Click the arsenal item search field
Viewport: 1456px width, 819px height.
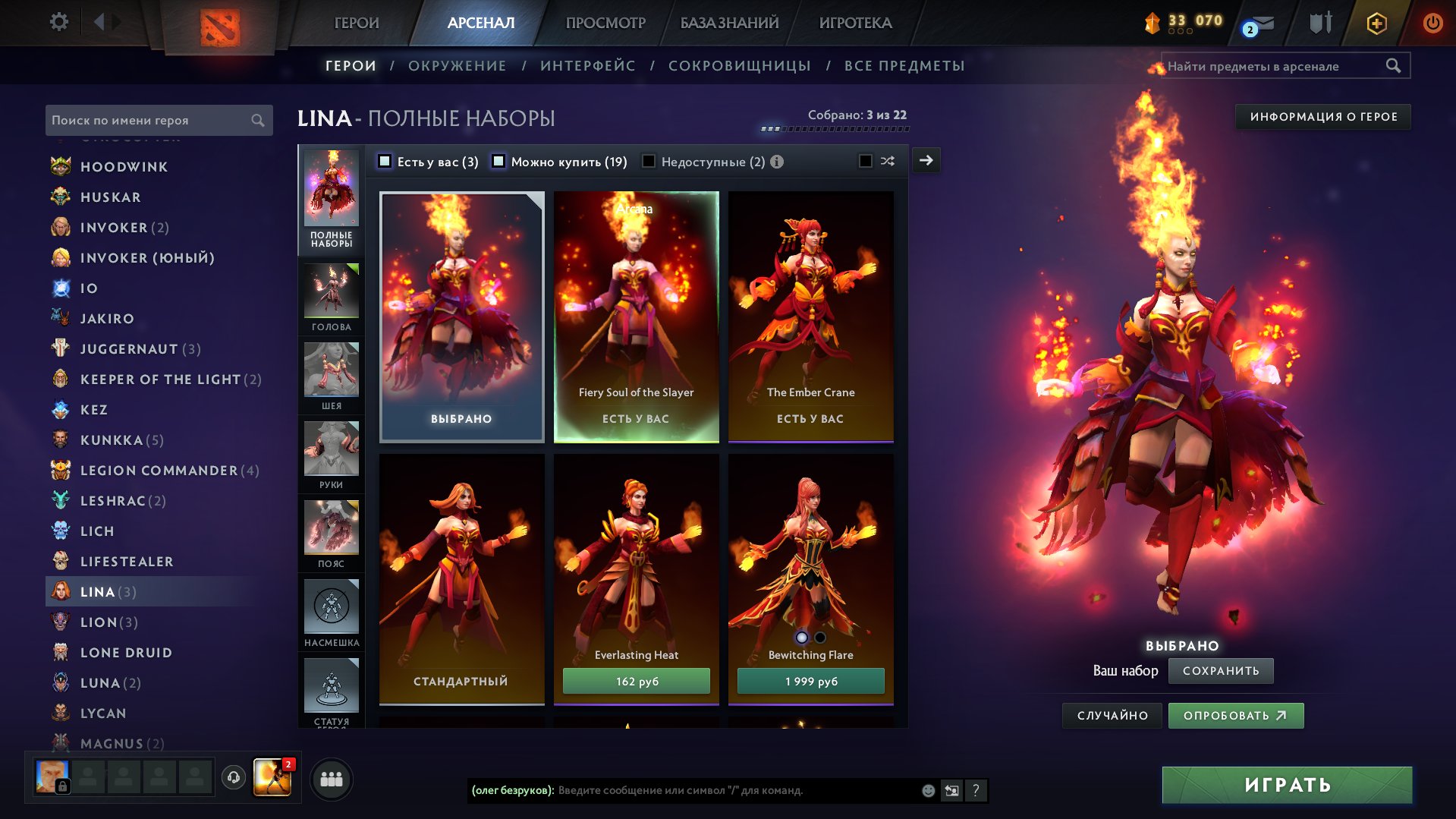click(1275, 66)
